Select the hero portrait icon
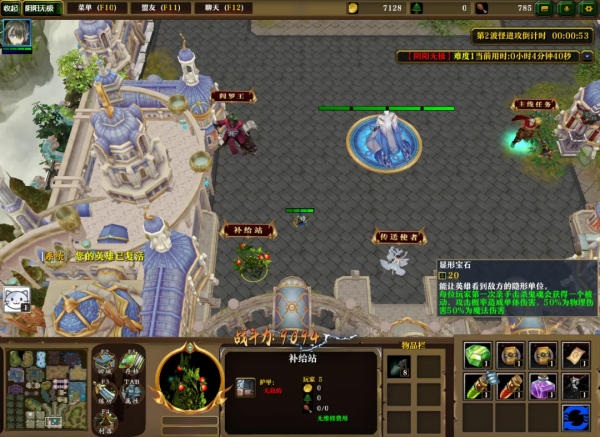600x437 pixels. [x=16, y=33]
